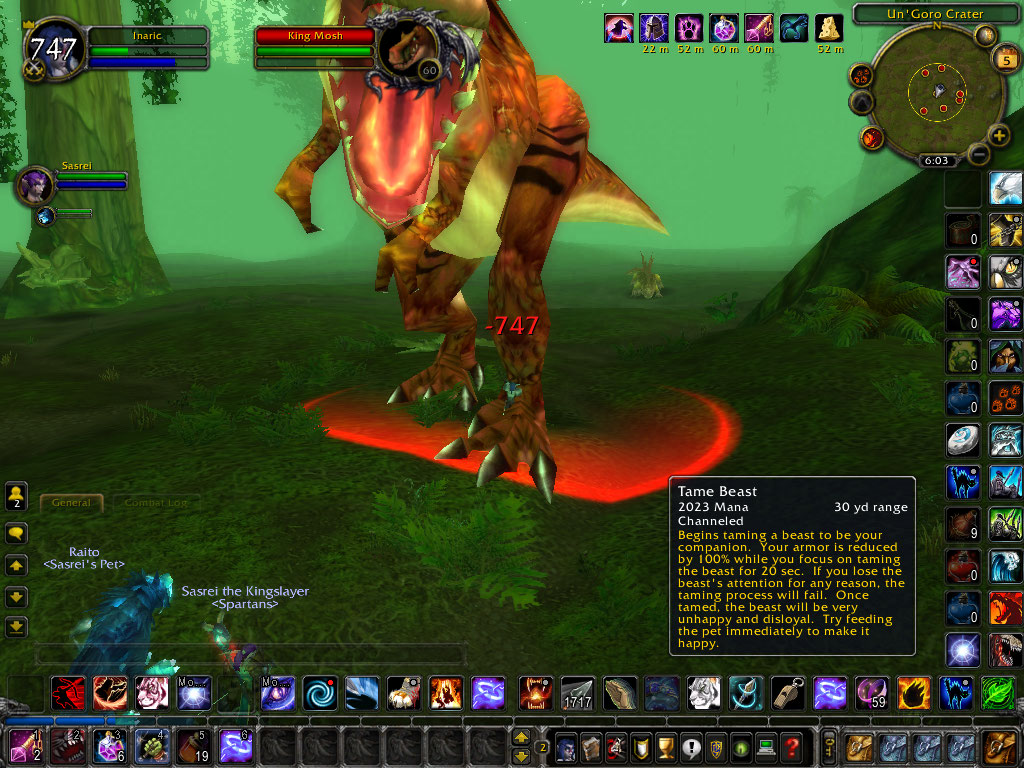1024x768 pixels.
Task: Zoom out the minimap with minus button
Action: 978,155
